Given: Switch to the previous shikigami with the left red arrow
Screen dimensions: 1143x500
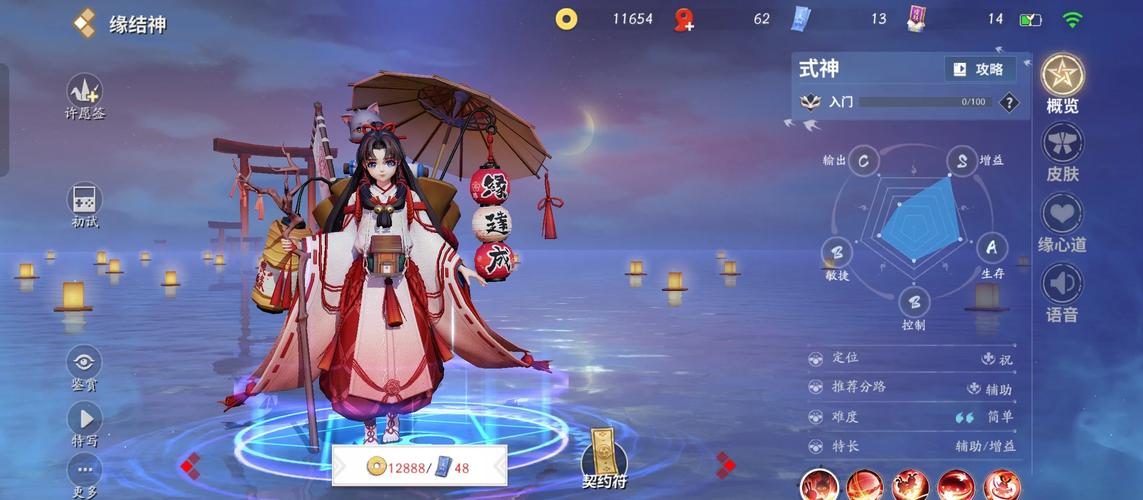Looking at the screenshot, I should tap(190, 464).
